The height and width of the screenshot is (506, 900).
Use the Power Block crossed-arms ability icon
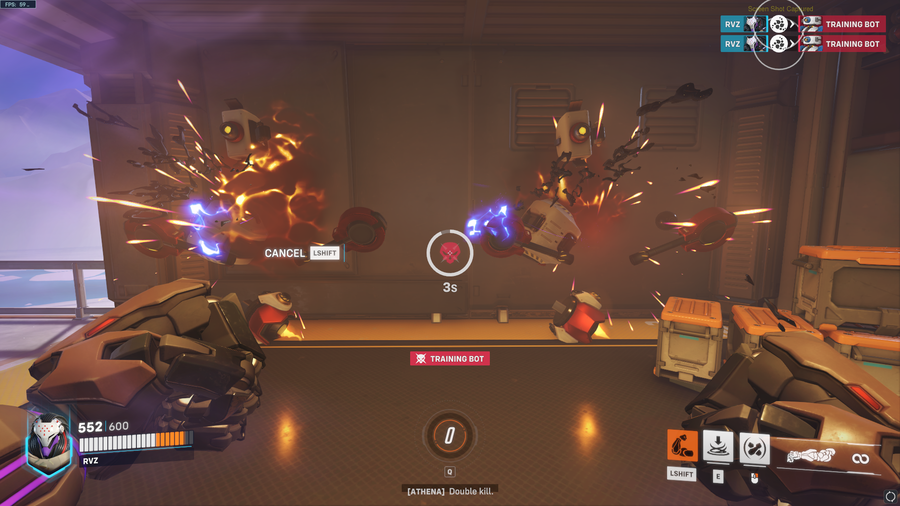[754, 447]
